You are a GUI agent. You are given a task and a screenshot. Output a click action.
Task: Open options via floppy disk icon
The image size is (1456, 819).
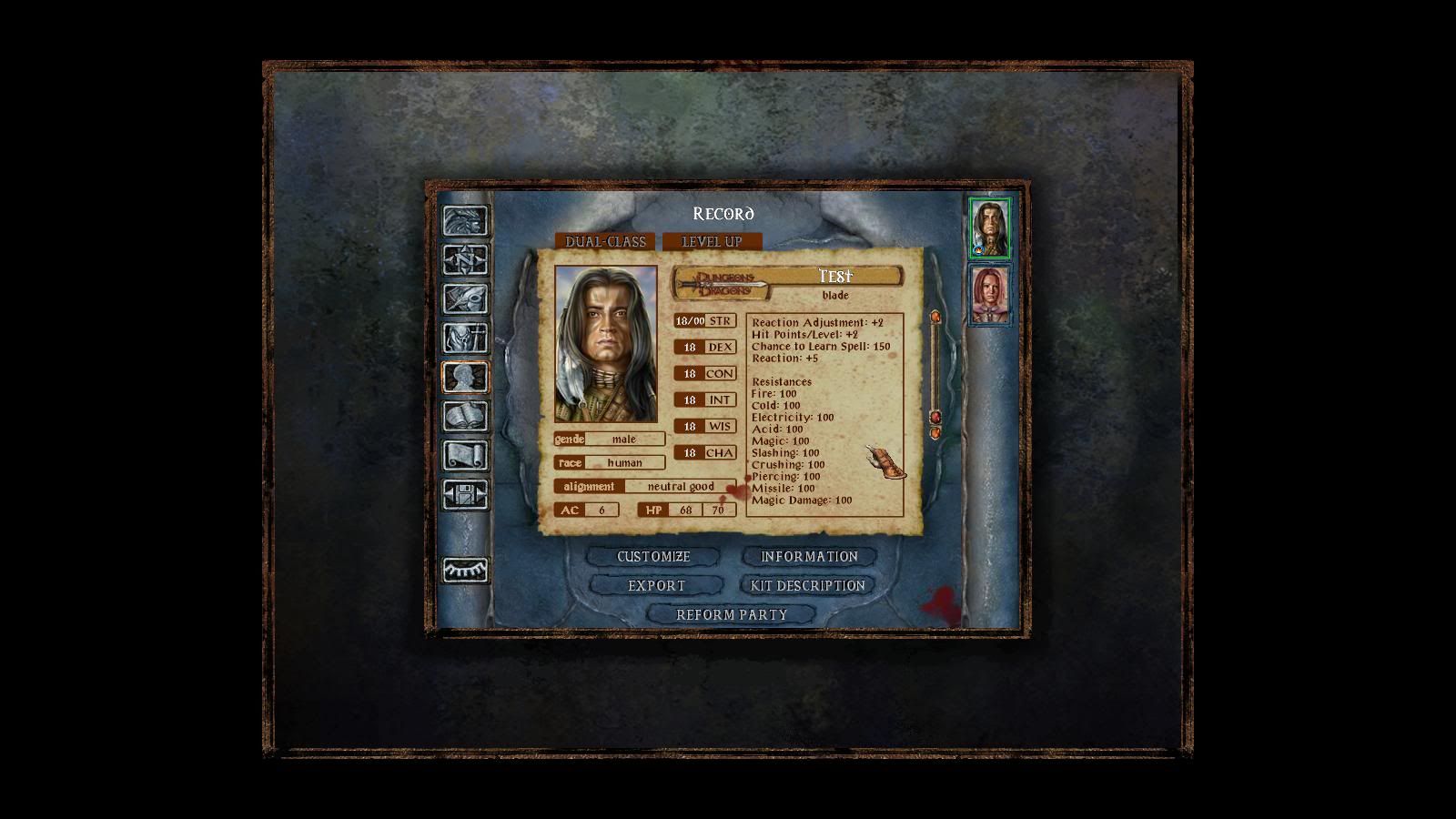[465, 494]
